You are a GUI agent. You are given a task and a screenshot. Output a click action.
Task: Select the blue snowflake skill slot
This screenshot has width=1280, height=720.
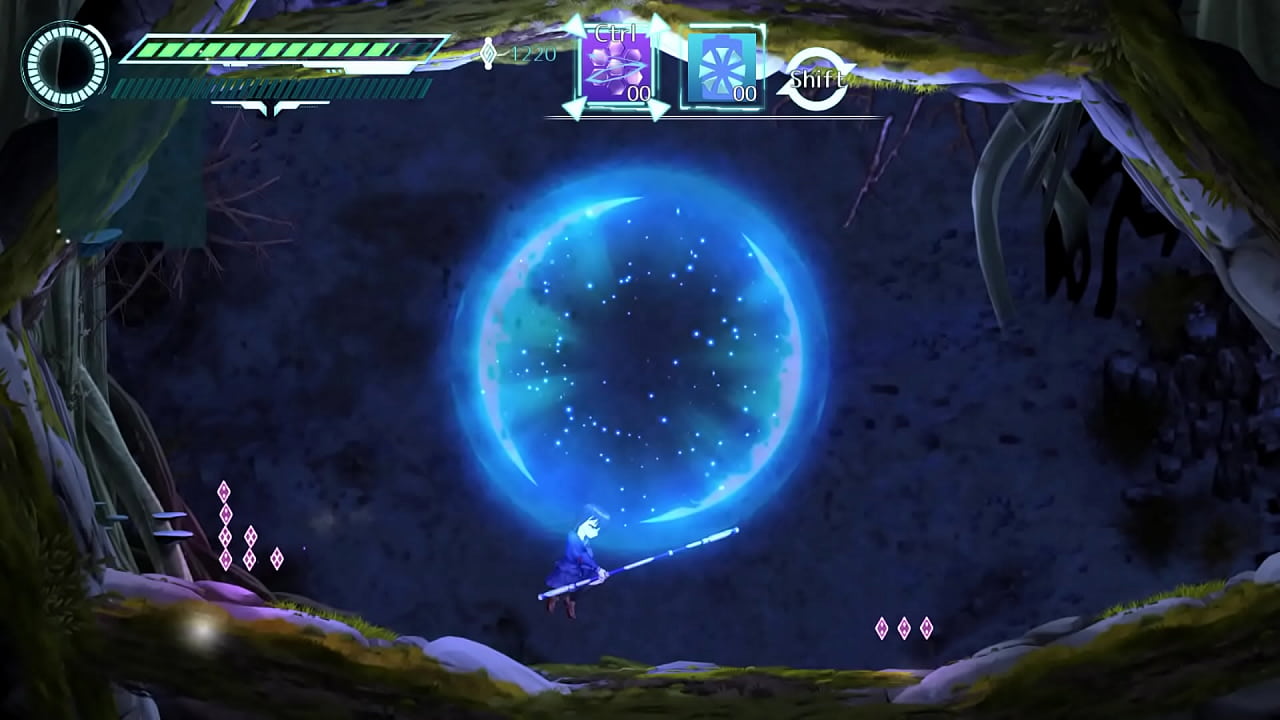point(722,68)
